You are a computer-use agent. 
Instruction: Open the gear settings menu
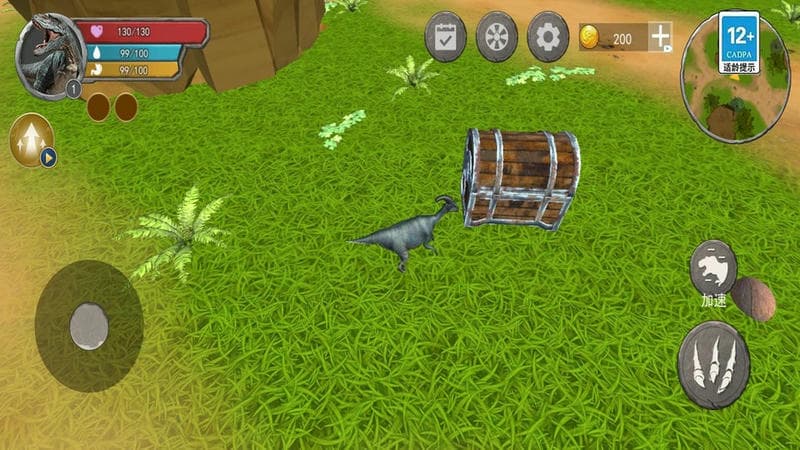[548, 37]
